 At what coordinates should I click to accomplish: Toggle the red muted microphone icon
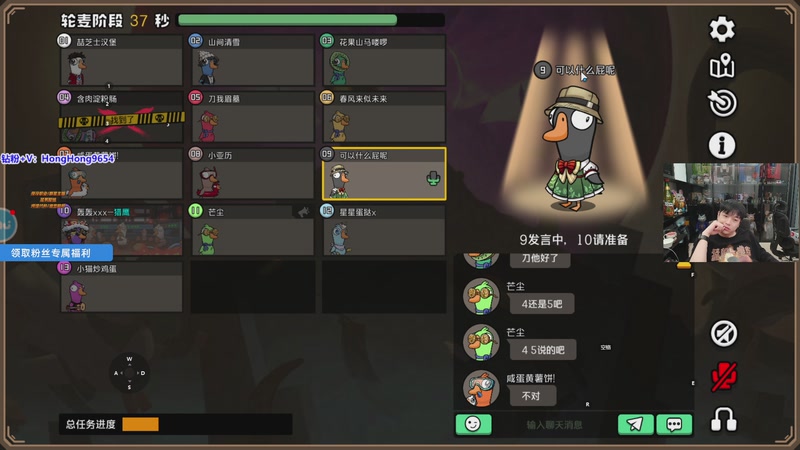[x=723, y=376]
